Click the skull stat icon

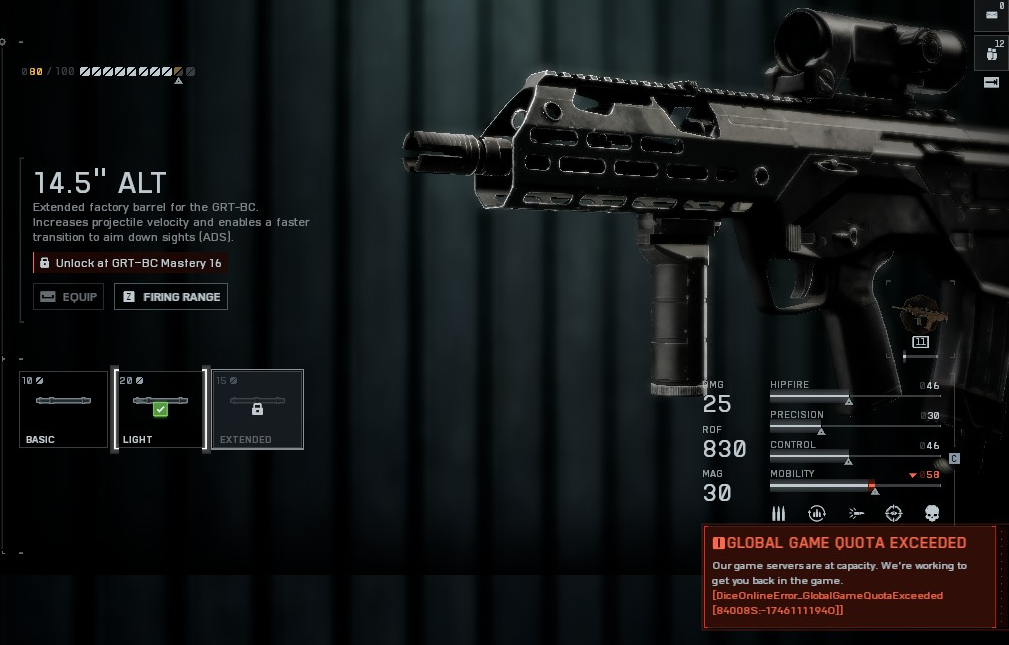[932, 514]
